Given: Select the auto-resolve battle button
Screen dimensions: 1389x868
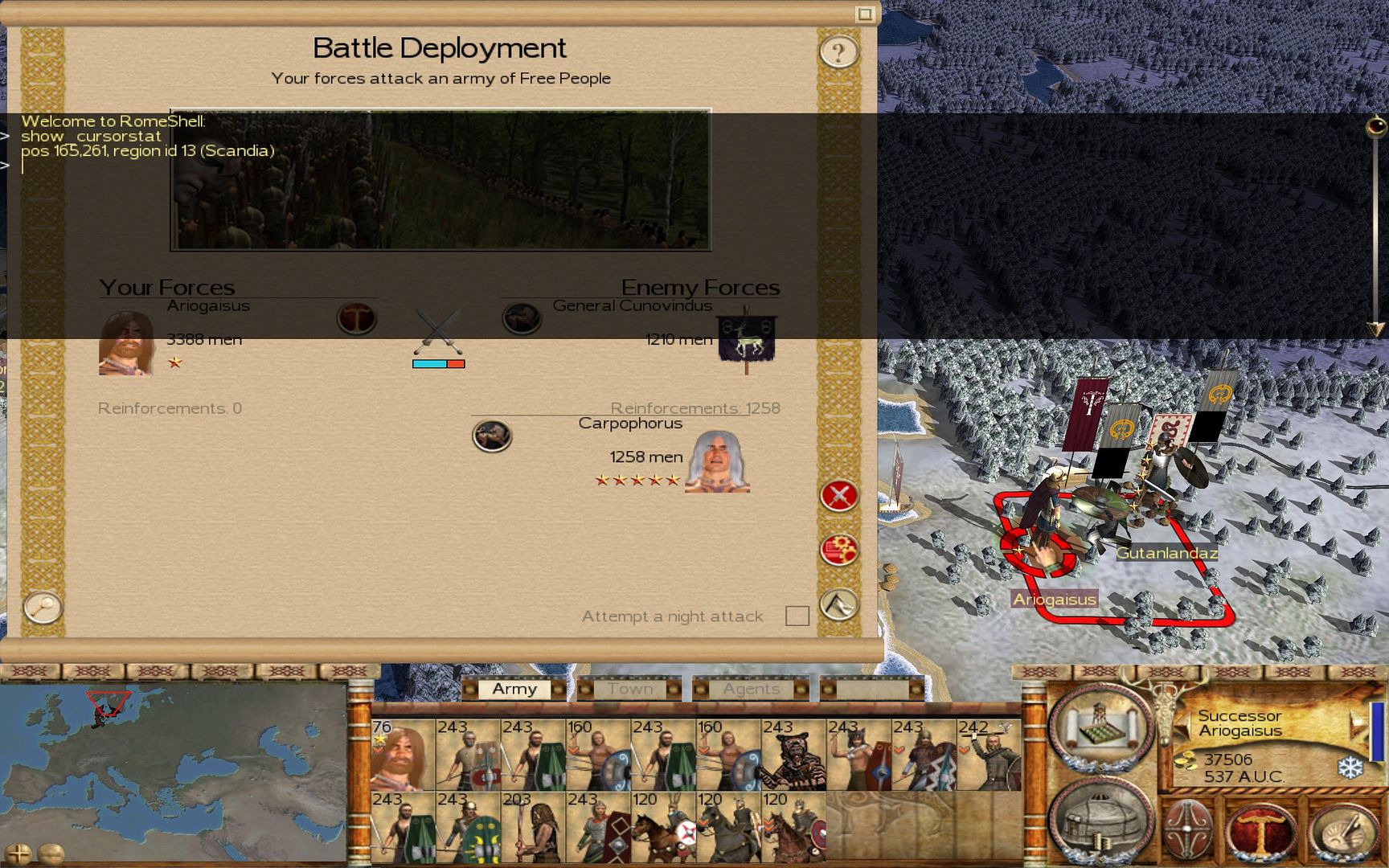Looking at the screenshot, I should [x=839, y=551].
